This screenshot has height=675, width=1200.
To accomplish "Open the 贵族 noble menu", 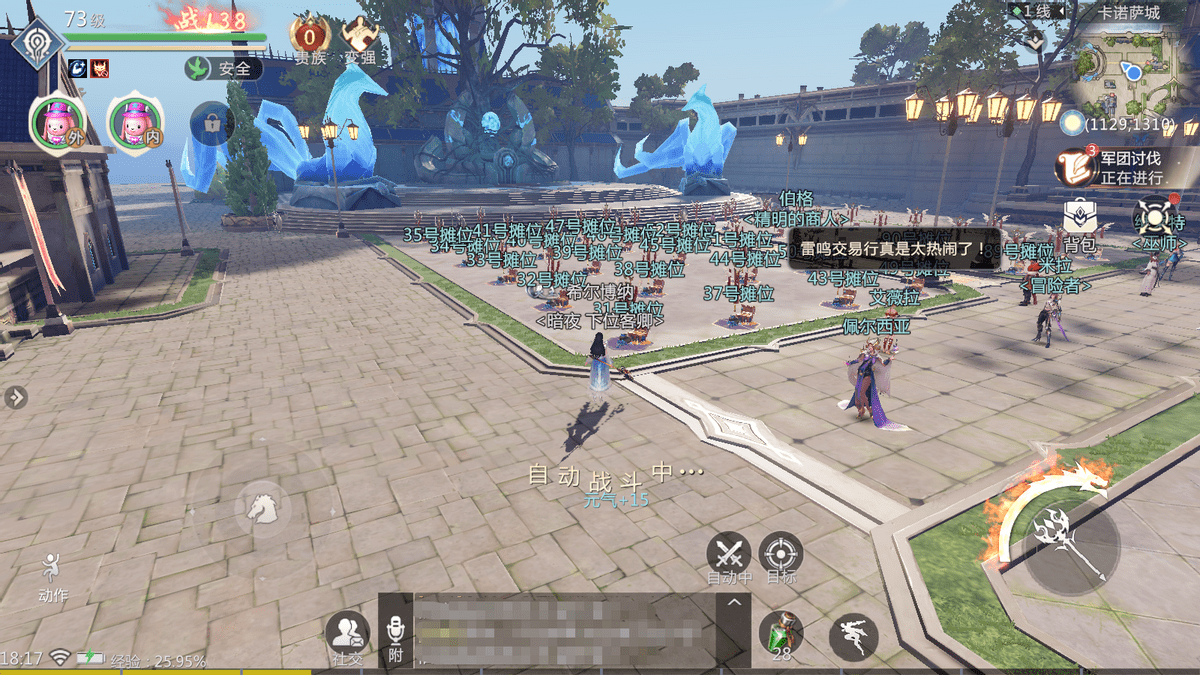I will click(310, 38).
